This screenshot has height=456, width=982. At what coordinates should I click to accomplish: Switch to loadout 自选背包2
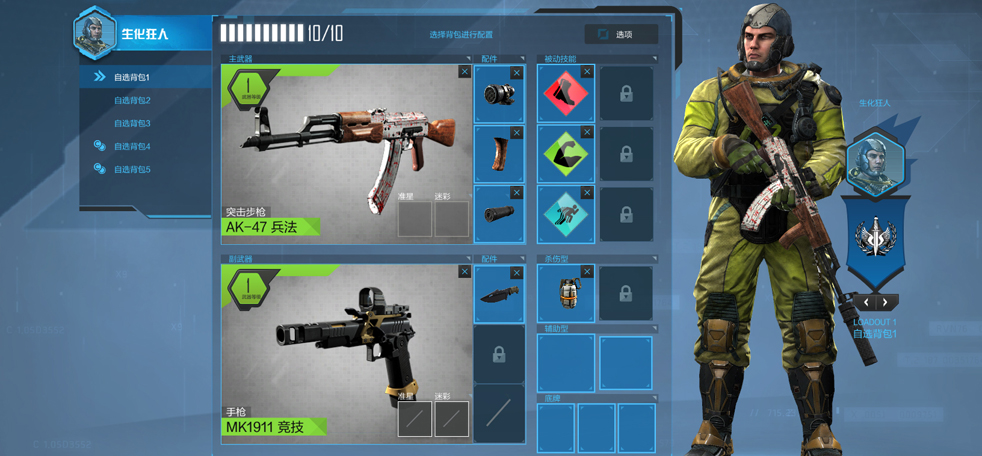[x=131, y=100]
